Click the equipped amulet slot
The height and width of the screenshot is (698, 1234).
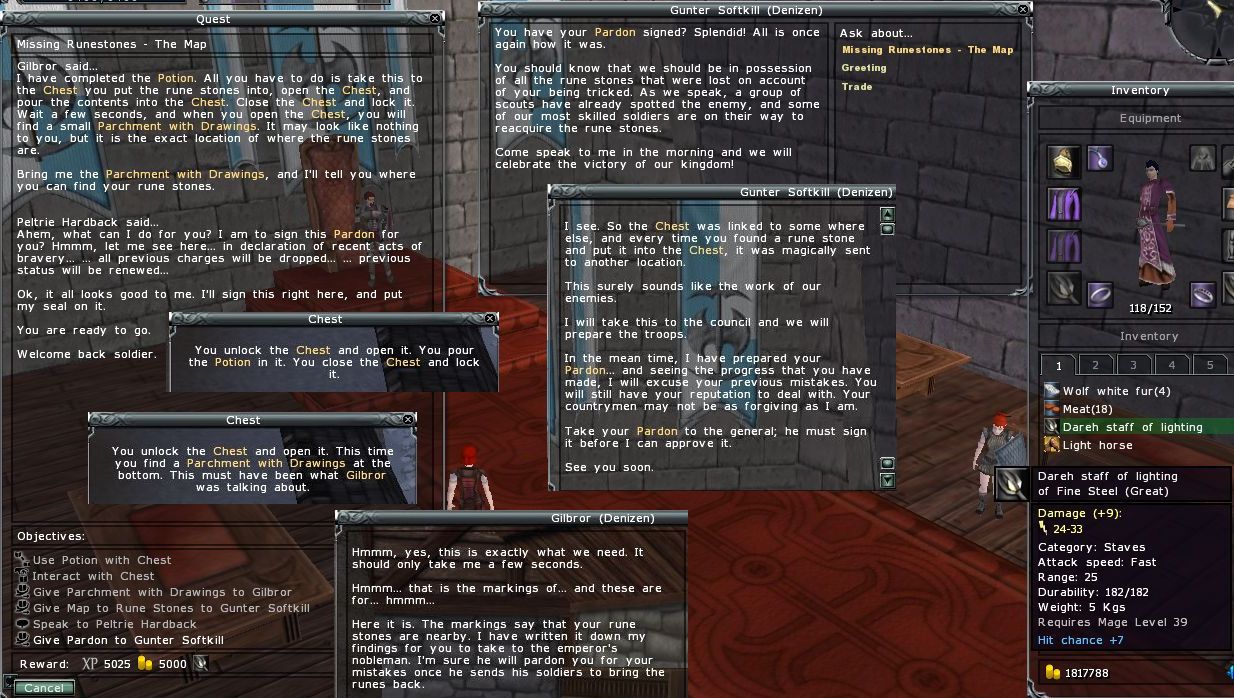click(1100, 158)
